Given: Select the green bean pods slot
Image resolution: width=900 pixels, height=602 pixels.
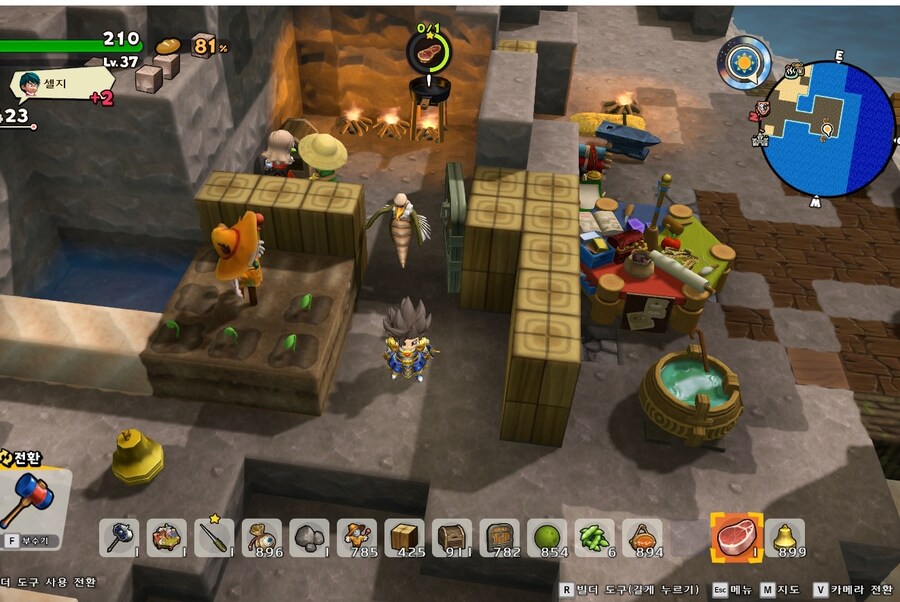Looking at the screenshot, I should 594,538.
